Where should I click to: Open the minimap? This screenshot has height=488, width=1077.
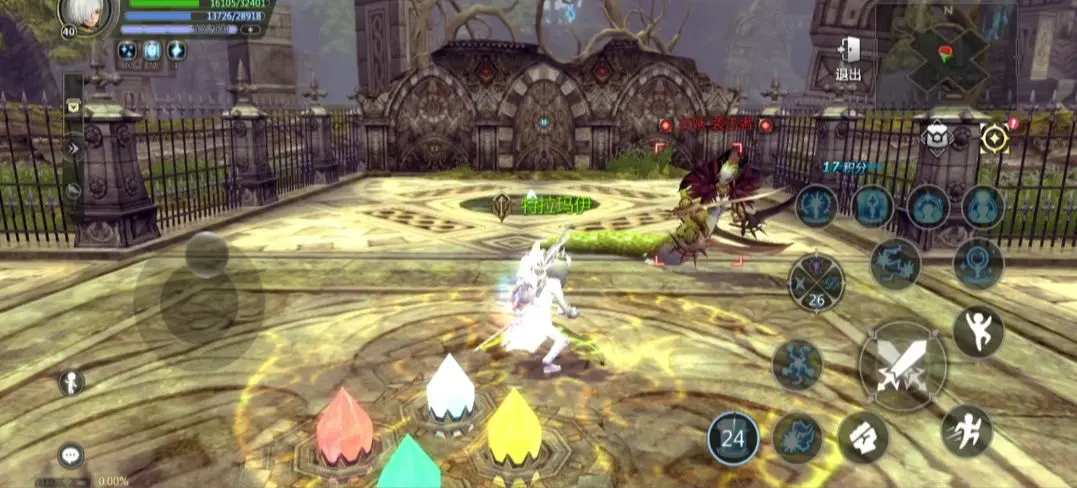pos(945,53)
